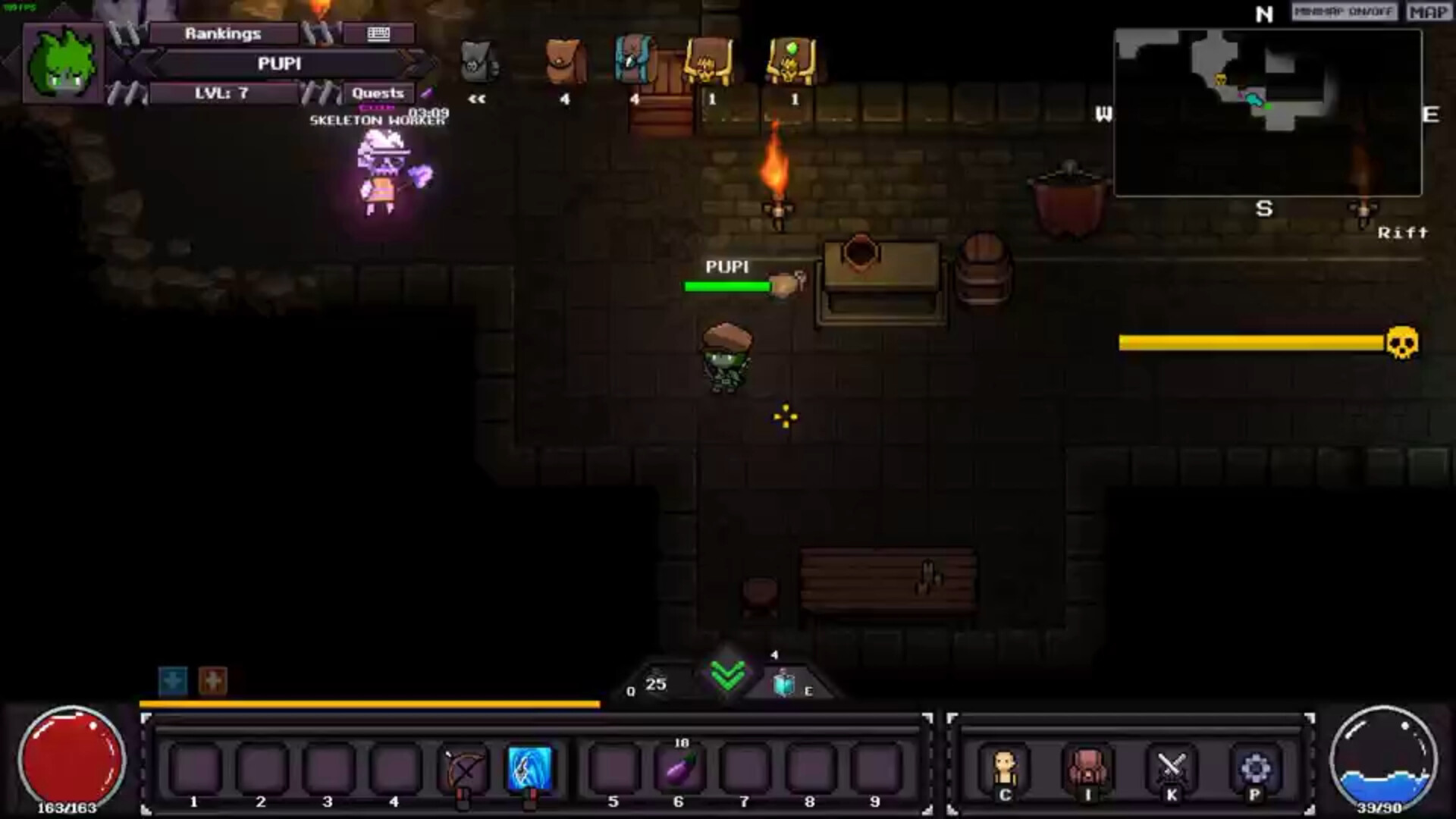The image size is (1456, 819).
Task: Collapse the backpack bar with the << arrows
Action: (478, 97)
